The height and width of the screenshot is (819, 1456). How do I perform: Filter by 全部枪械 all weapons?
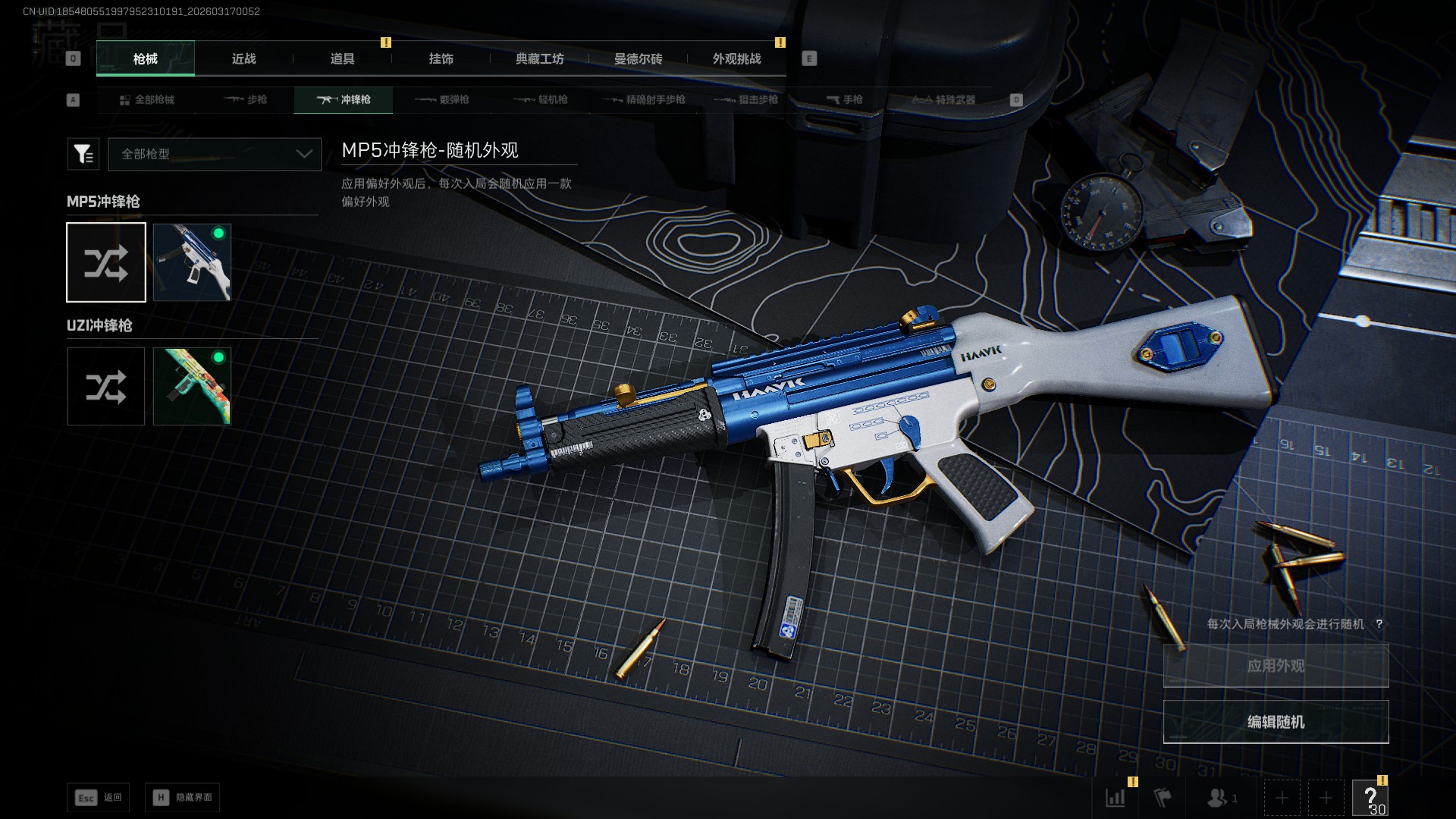(146, 100)
